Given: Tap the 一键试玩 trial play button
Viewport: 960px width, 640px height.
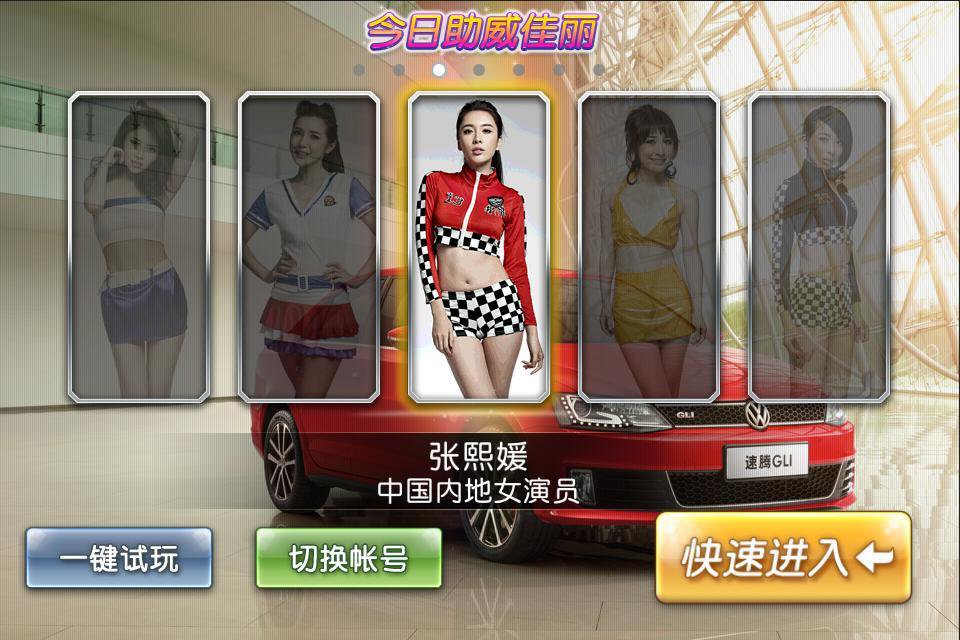Looking at the screenshot, I should (x=119, y=558).
